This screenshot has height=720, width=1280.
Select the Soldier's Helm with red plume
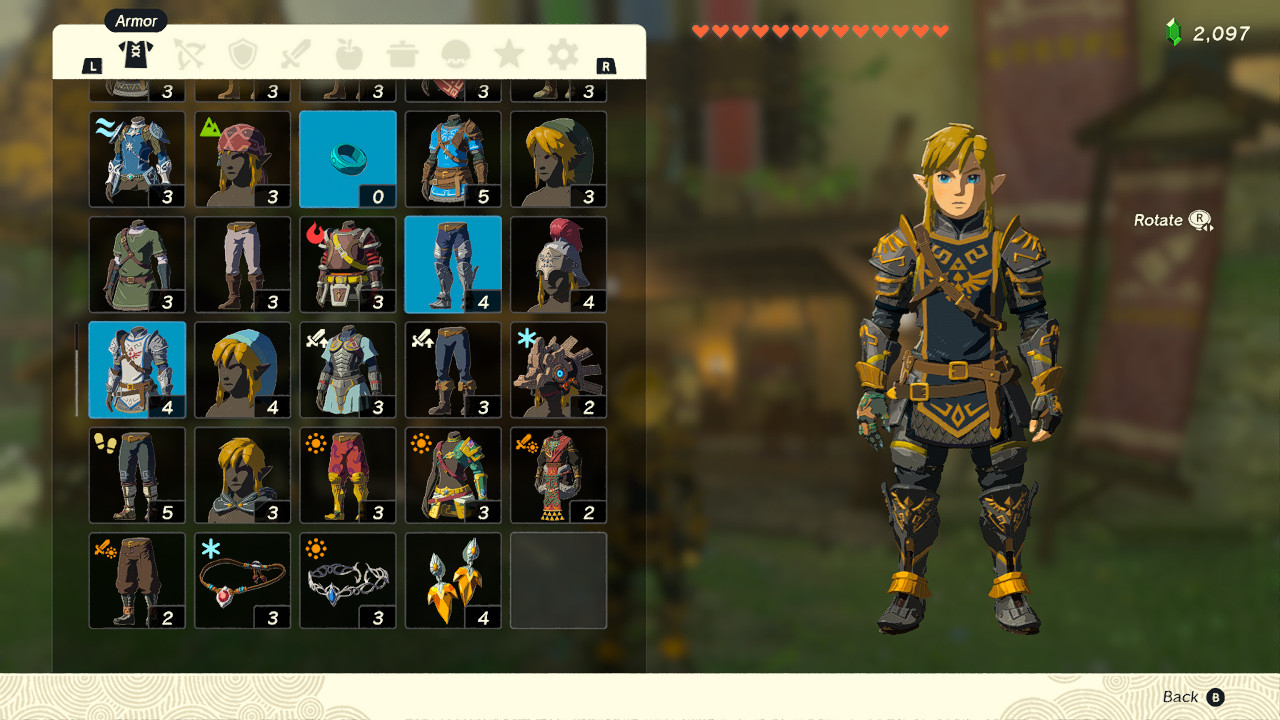[x=557, y=264]
